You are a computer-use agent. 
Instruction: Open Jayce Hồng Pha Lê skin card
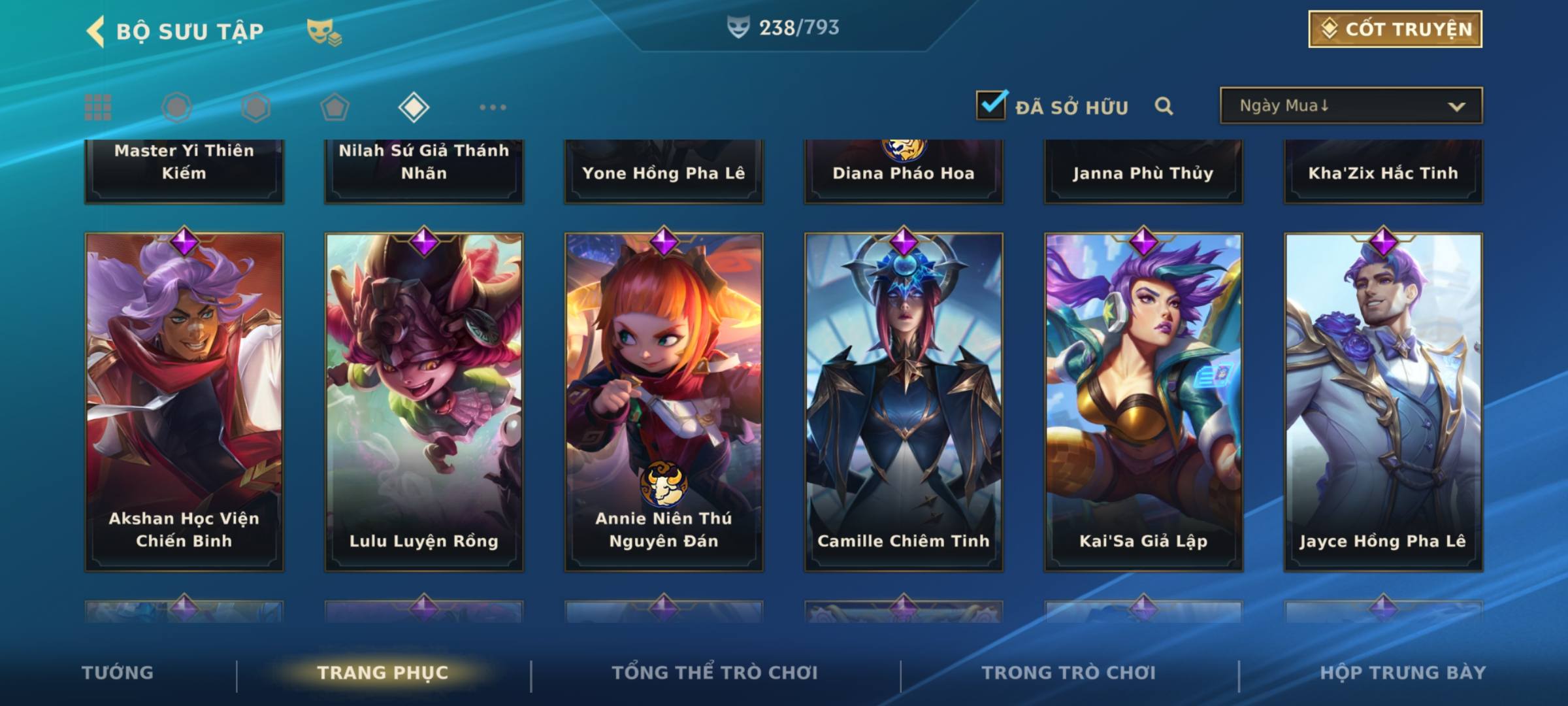pos(1383,402)
